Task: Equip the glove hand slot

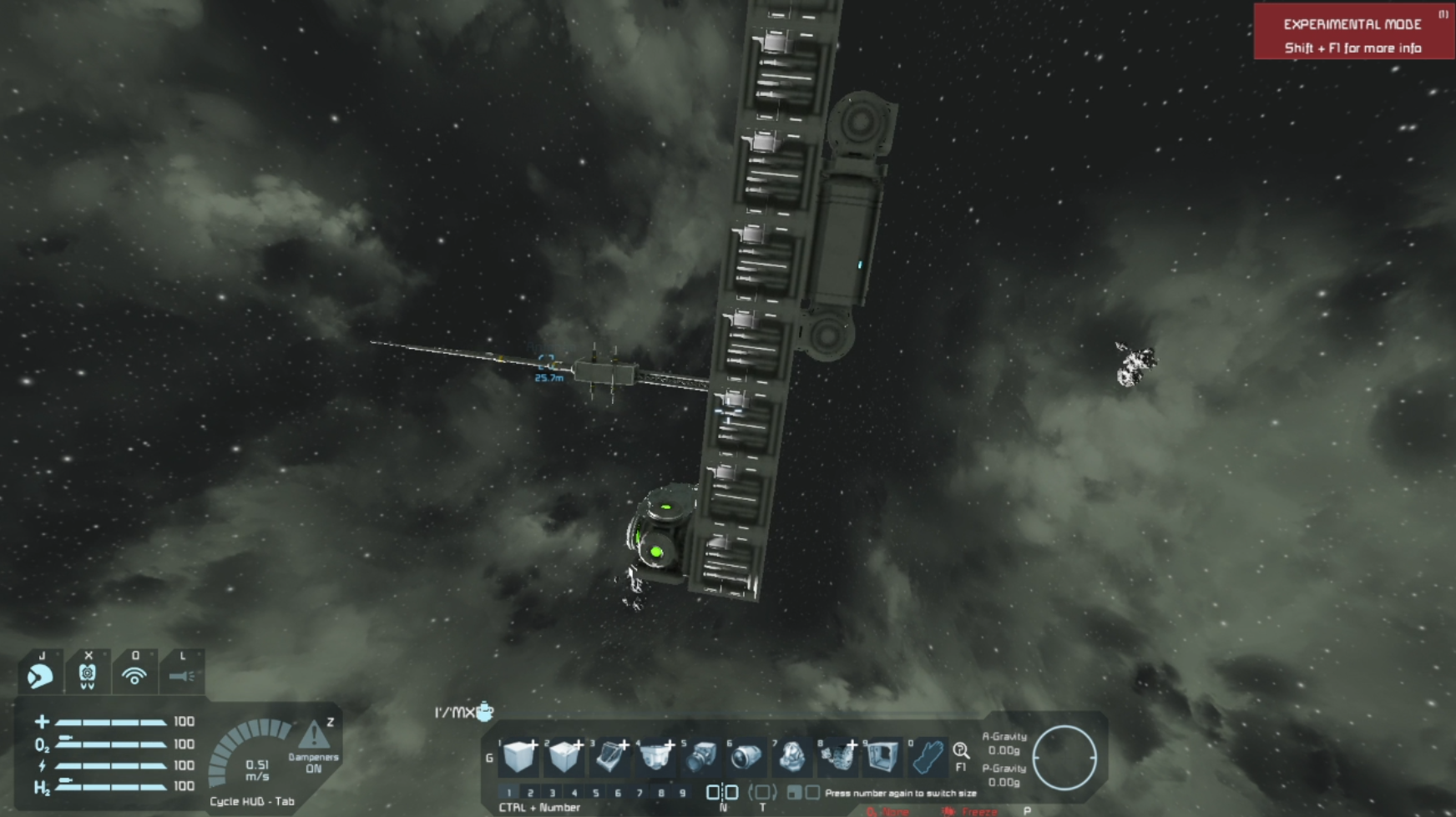Action: pyautogui.click(x=928, y=757)
